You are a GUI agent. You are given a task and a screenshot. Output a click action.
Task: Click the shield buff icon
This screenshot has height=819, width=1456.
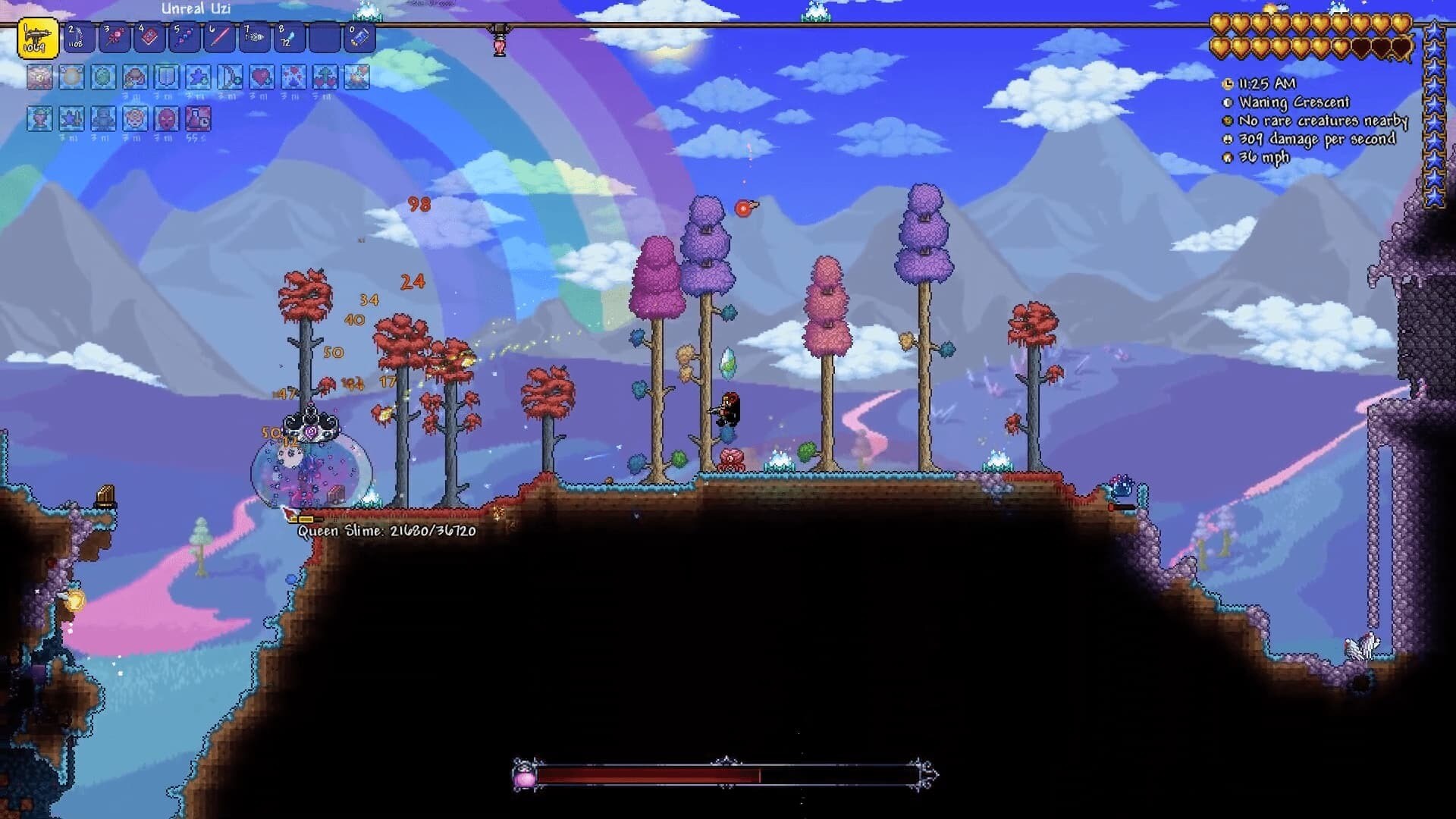click(x=166, y=77)
